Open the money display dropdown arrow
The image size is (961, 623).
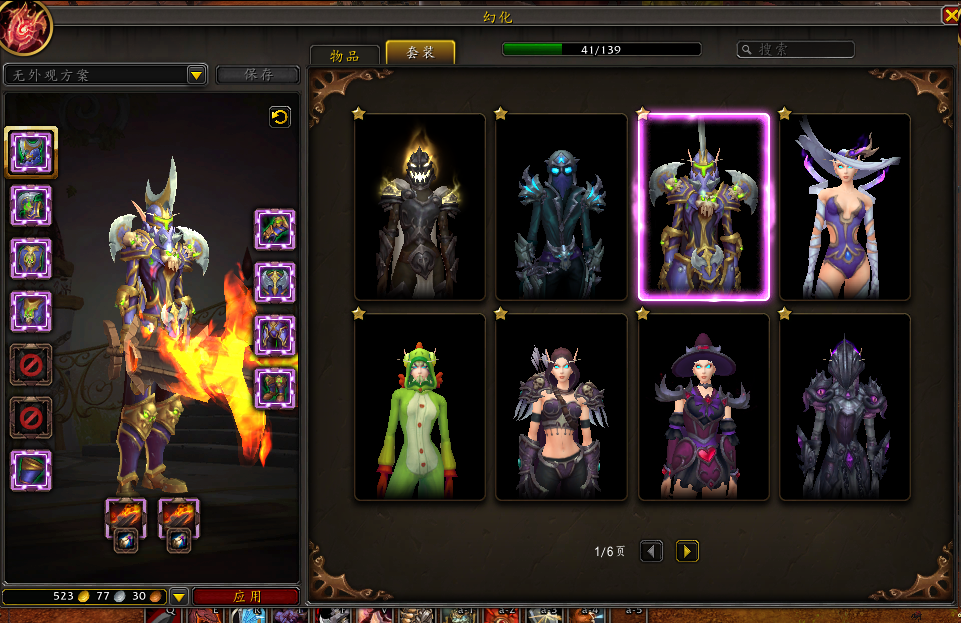pos(179,597)
